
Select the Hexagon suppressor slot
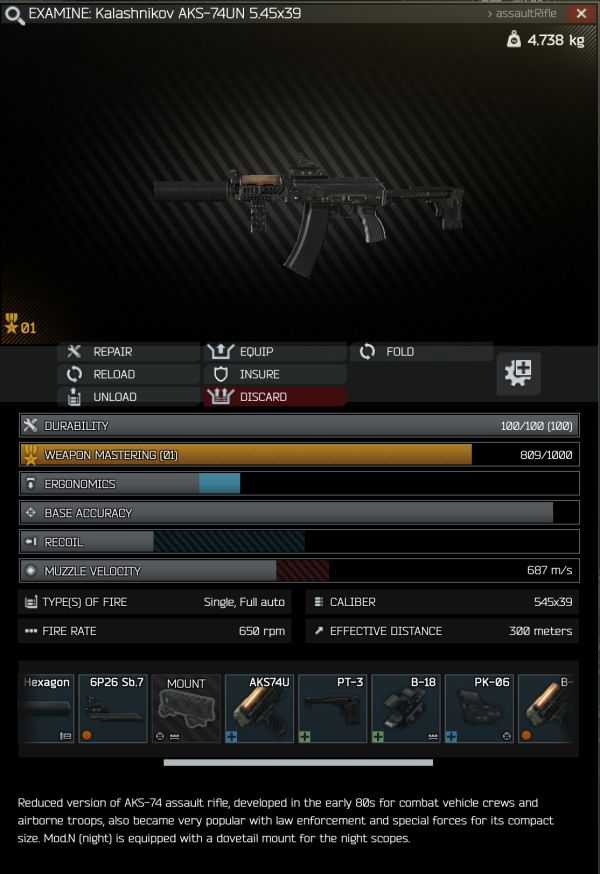click(46, 708)
